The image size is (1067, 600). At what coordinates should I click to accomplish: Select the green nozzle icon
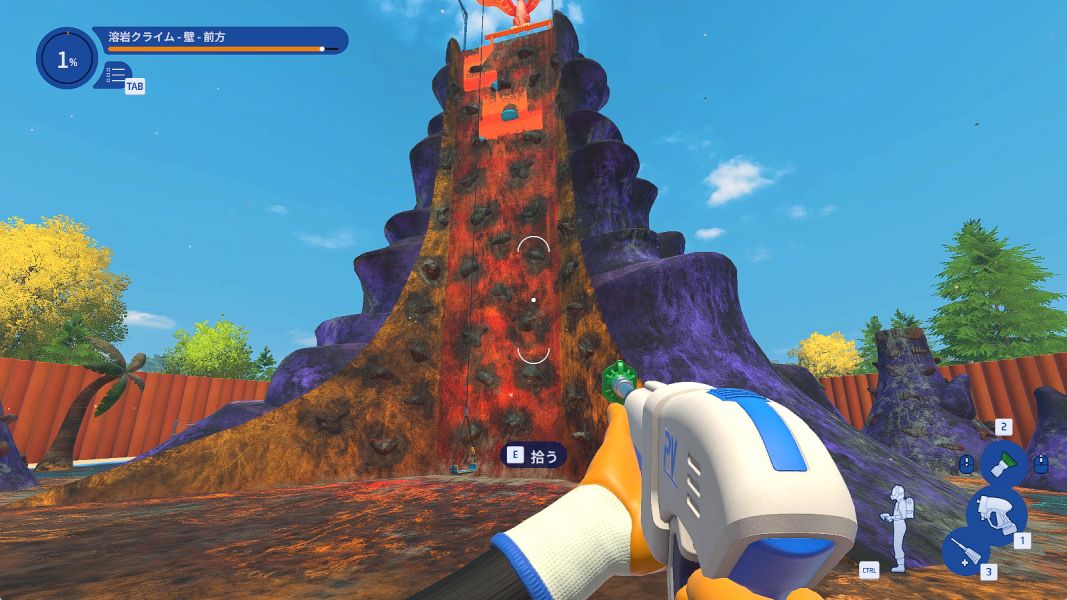click(x=1001, y=463)
